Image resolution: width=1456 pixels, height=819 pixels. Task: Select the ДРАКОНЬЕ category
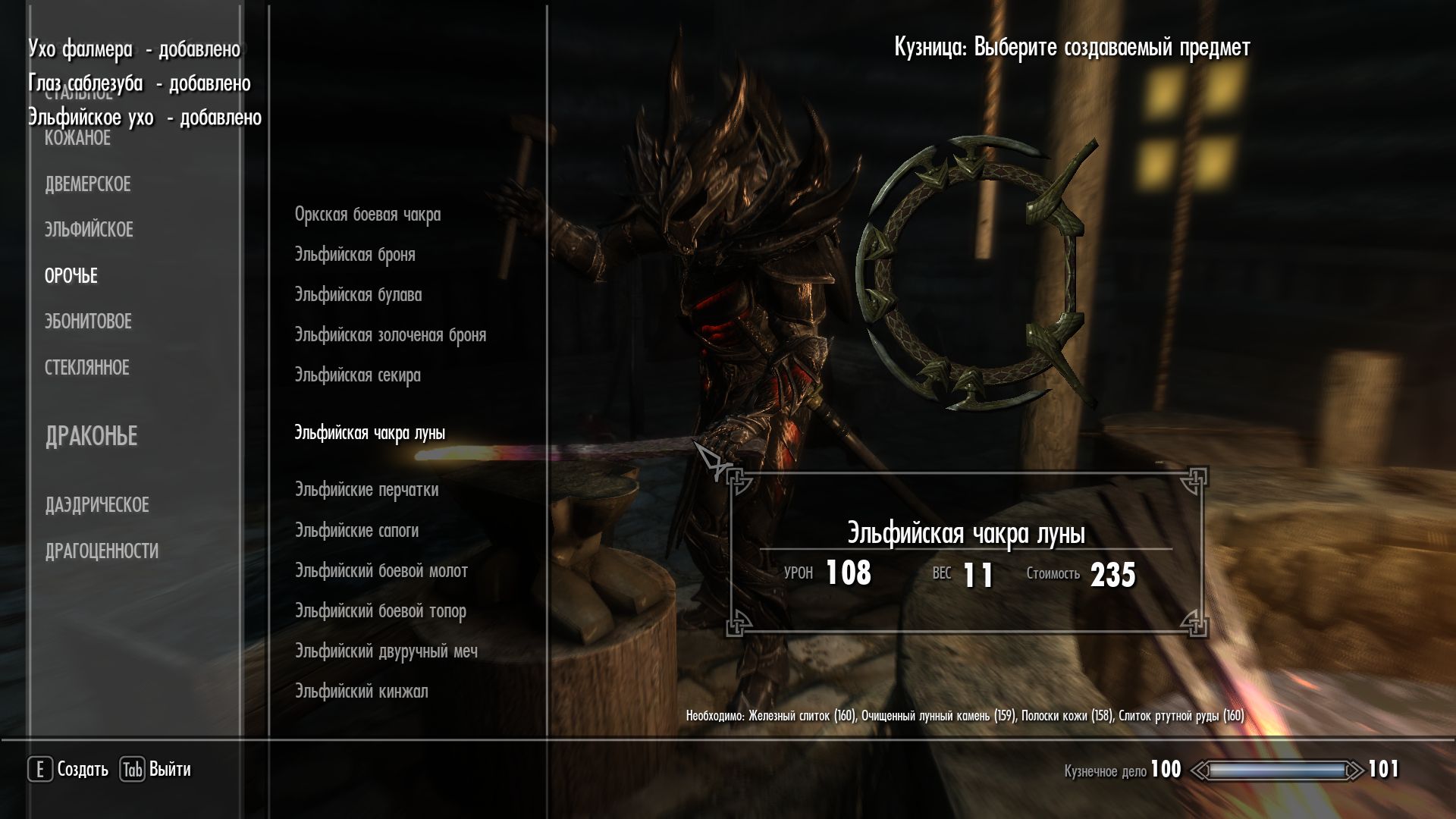[92, 436]
